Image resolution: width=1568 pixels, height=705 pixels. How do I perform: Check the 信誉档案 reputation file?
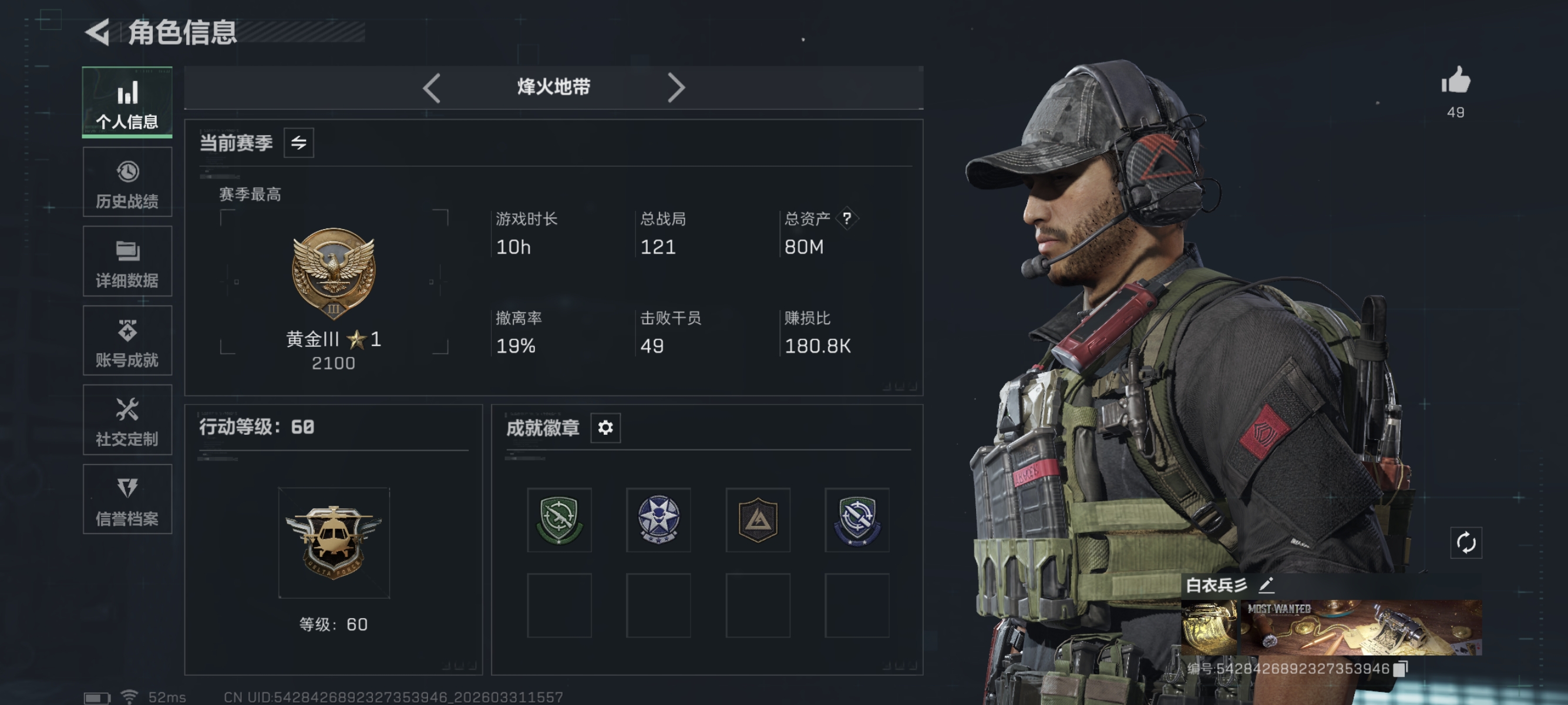tap(127, 499)
